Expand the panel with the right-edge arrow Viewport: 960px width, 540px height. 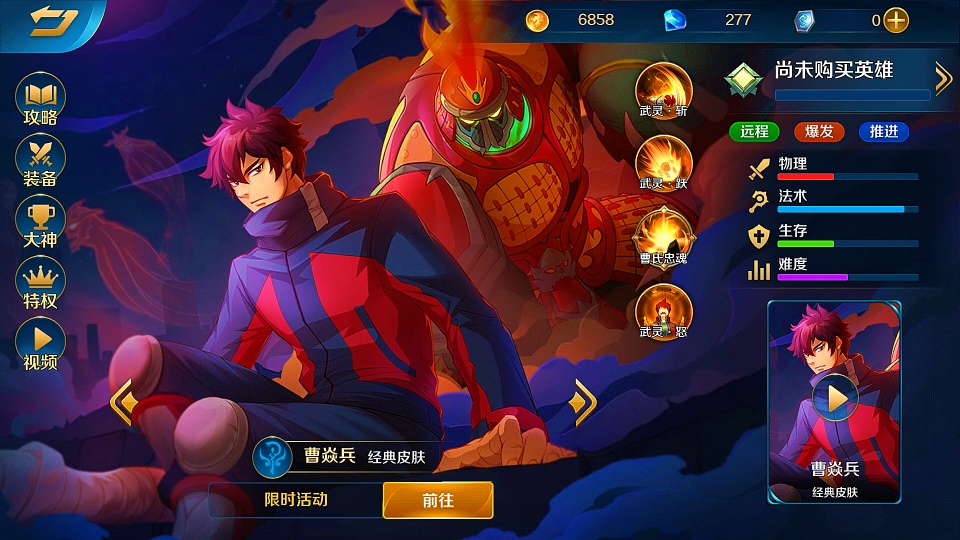(943, 78)
